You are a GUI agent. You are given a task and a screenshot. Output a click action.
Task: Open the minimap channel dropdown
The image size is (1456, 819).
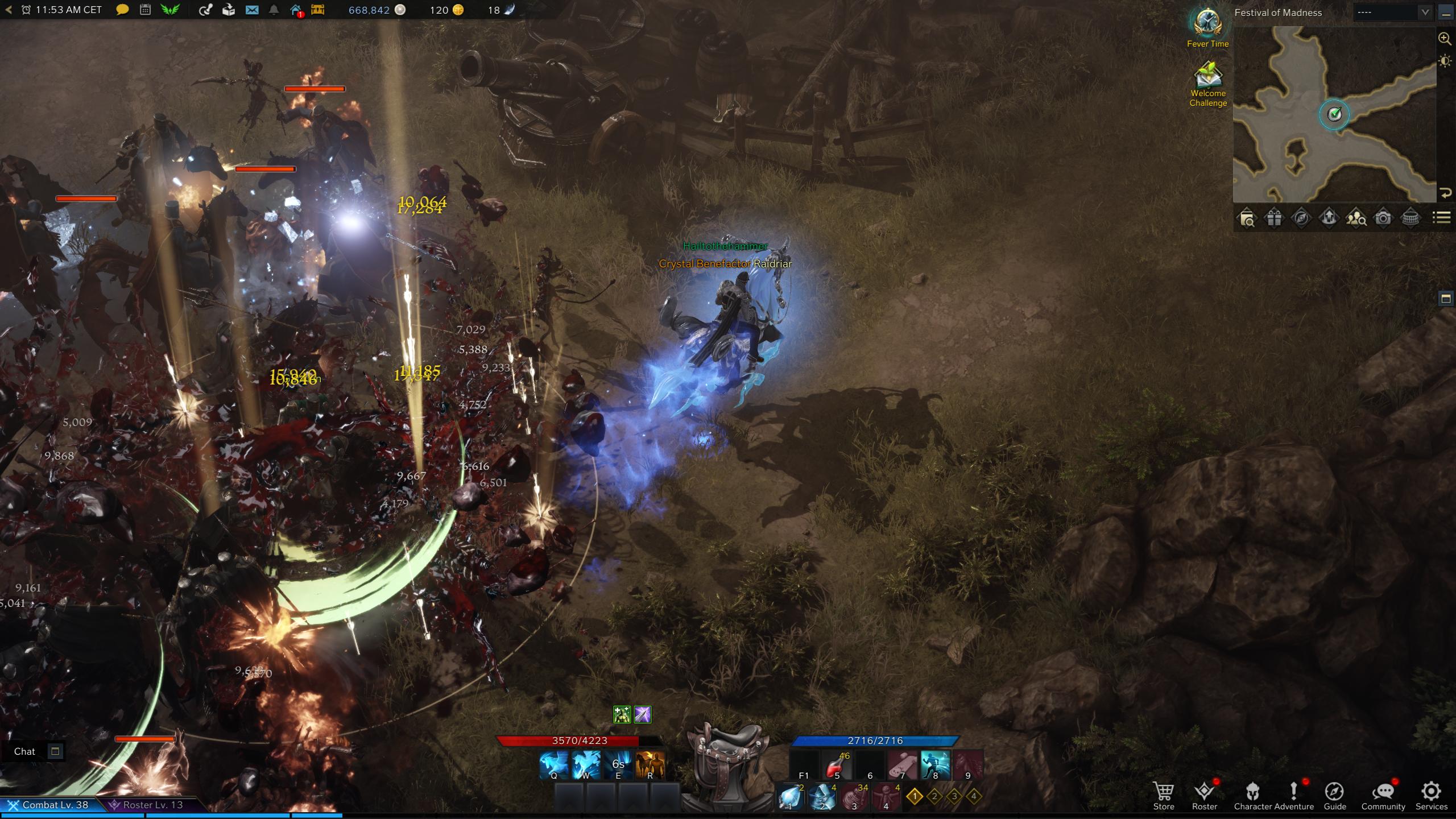tap(1392, 13)
